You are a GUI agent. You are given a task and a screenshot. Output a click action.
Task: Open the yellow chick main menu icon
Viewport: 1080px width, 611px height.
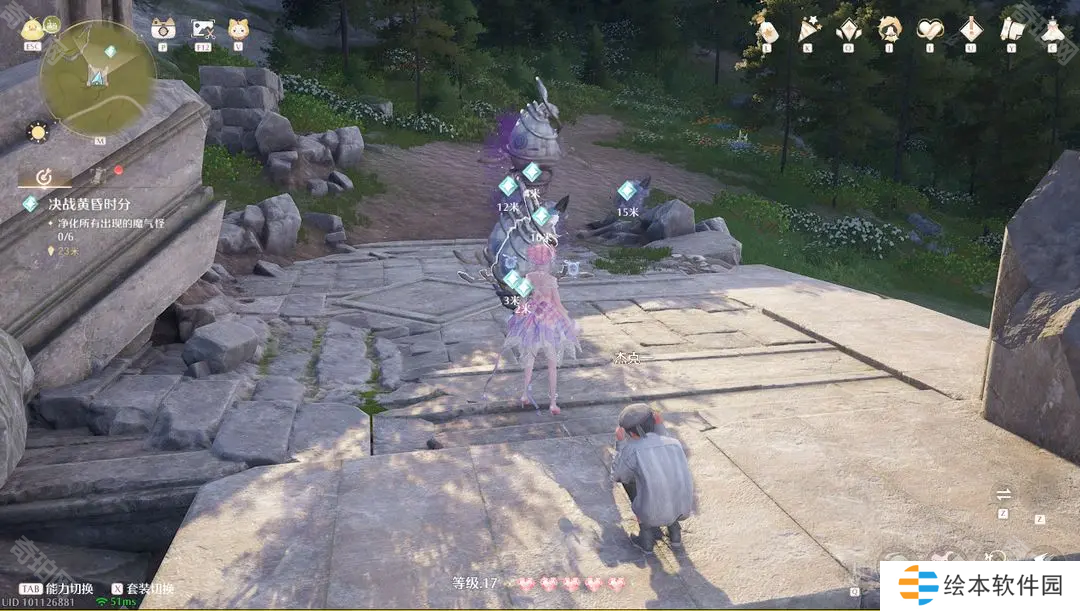point(33,28)
